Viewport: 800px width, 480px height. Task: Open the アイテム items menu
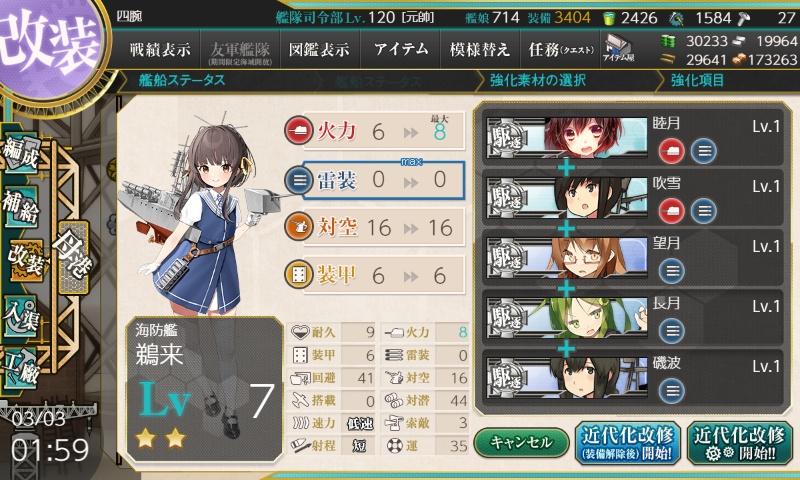point(401,49)
